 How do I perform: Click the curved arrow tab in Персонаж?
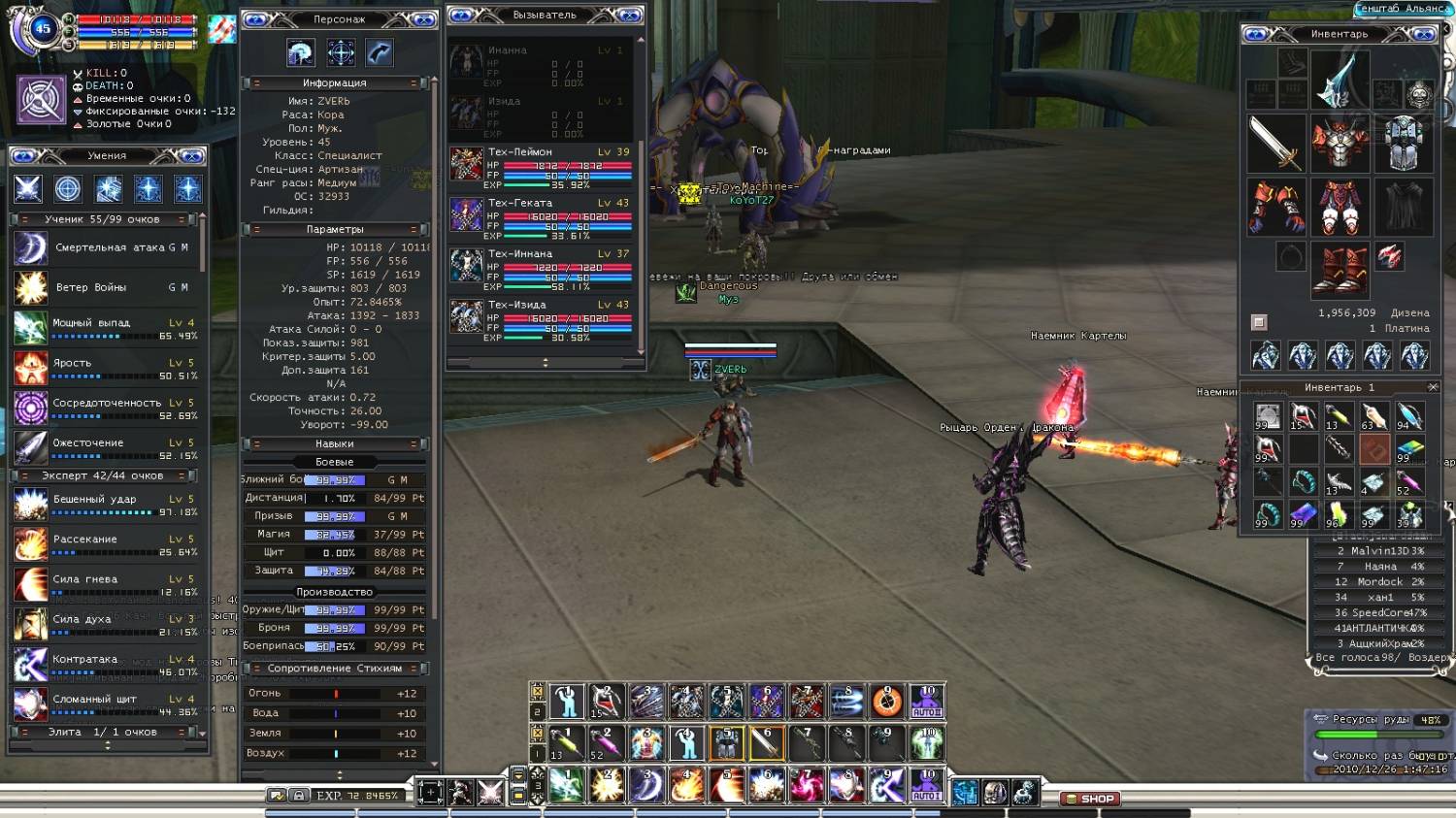380,52
